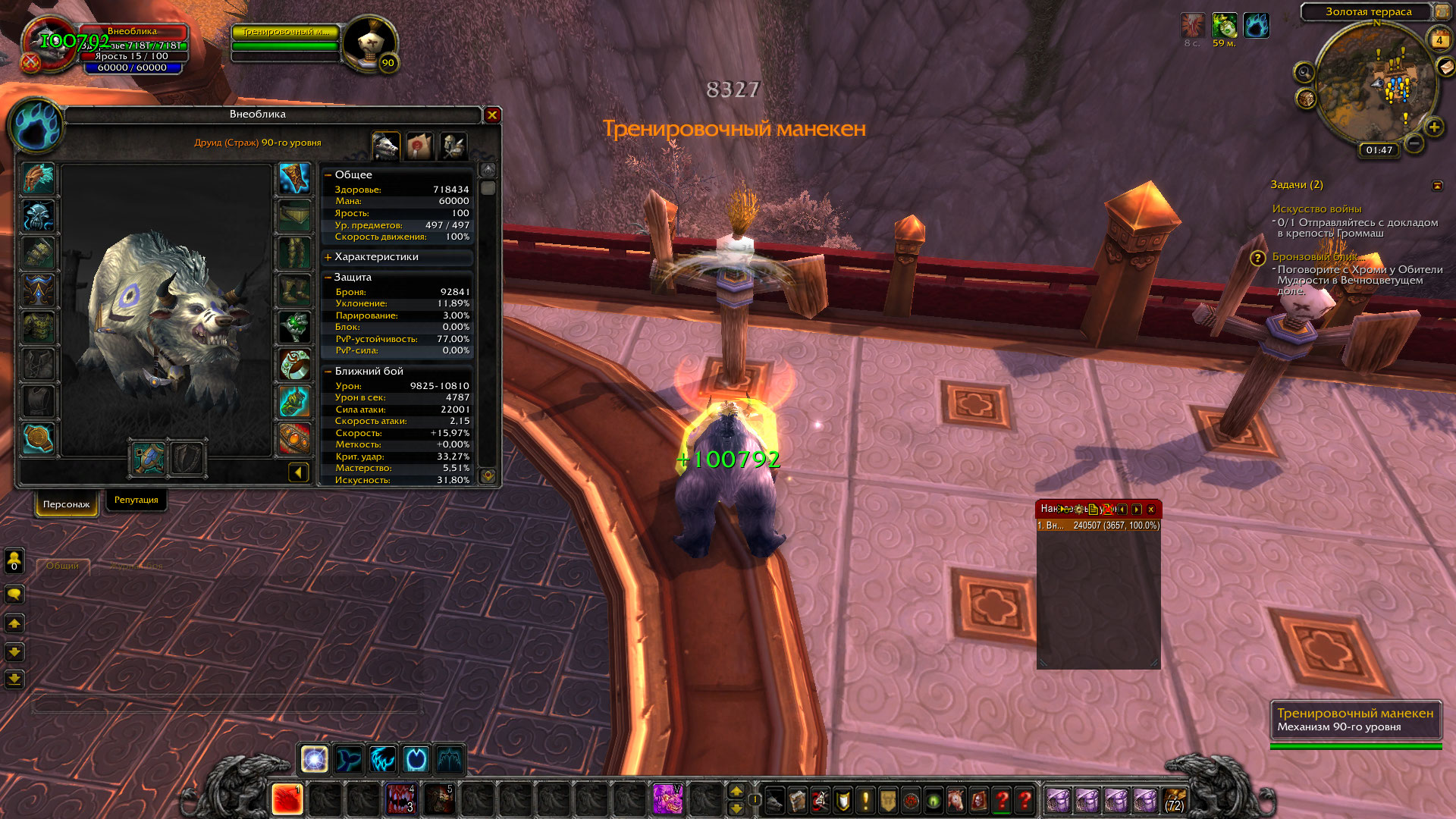Zoom in the minimap
Screen dimensions: 1456x819
1434,127
